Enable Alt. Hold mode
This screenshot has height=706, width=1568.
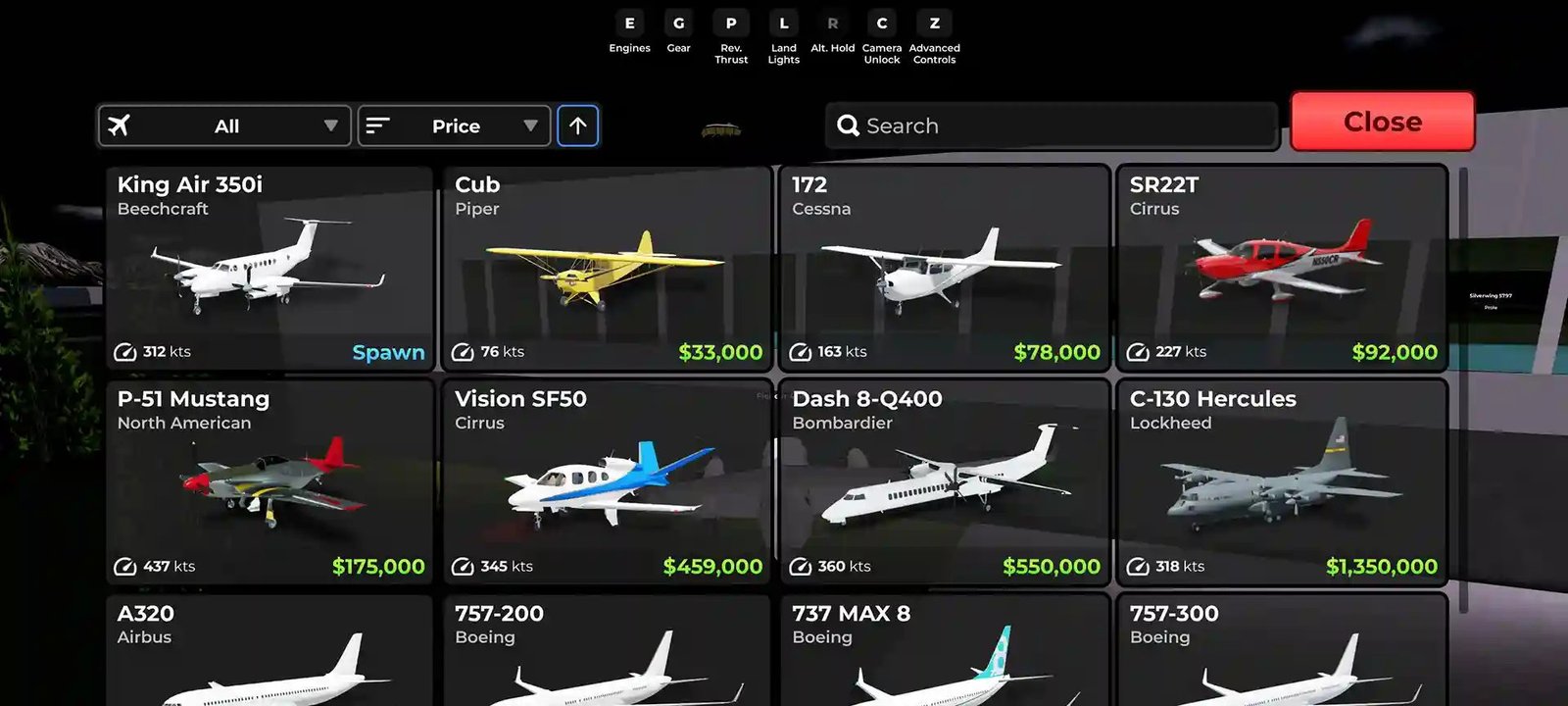(x=832, y=23)
